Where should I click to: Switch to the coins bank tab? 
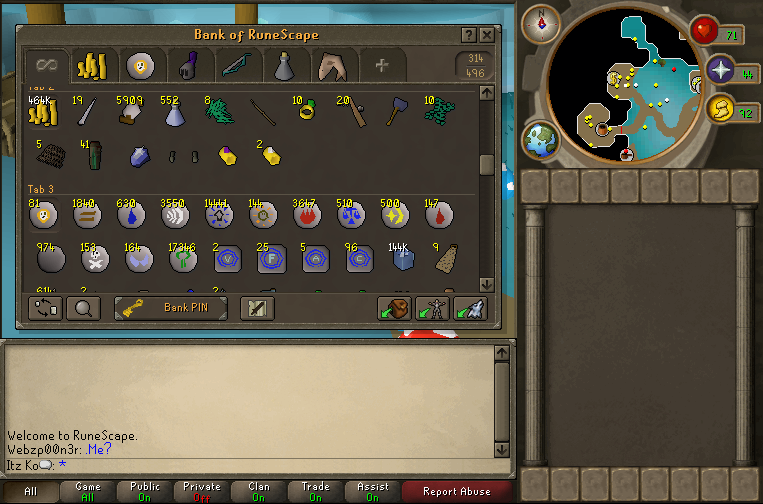[x=92, y=66]
